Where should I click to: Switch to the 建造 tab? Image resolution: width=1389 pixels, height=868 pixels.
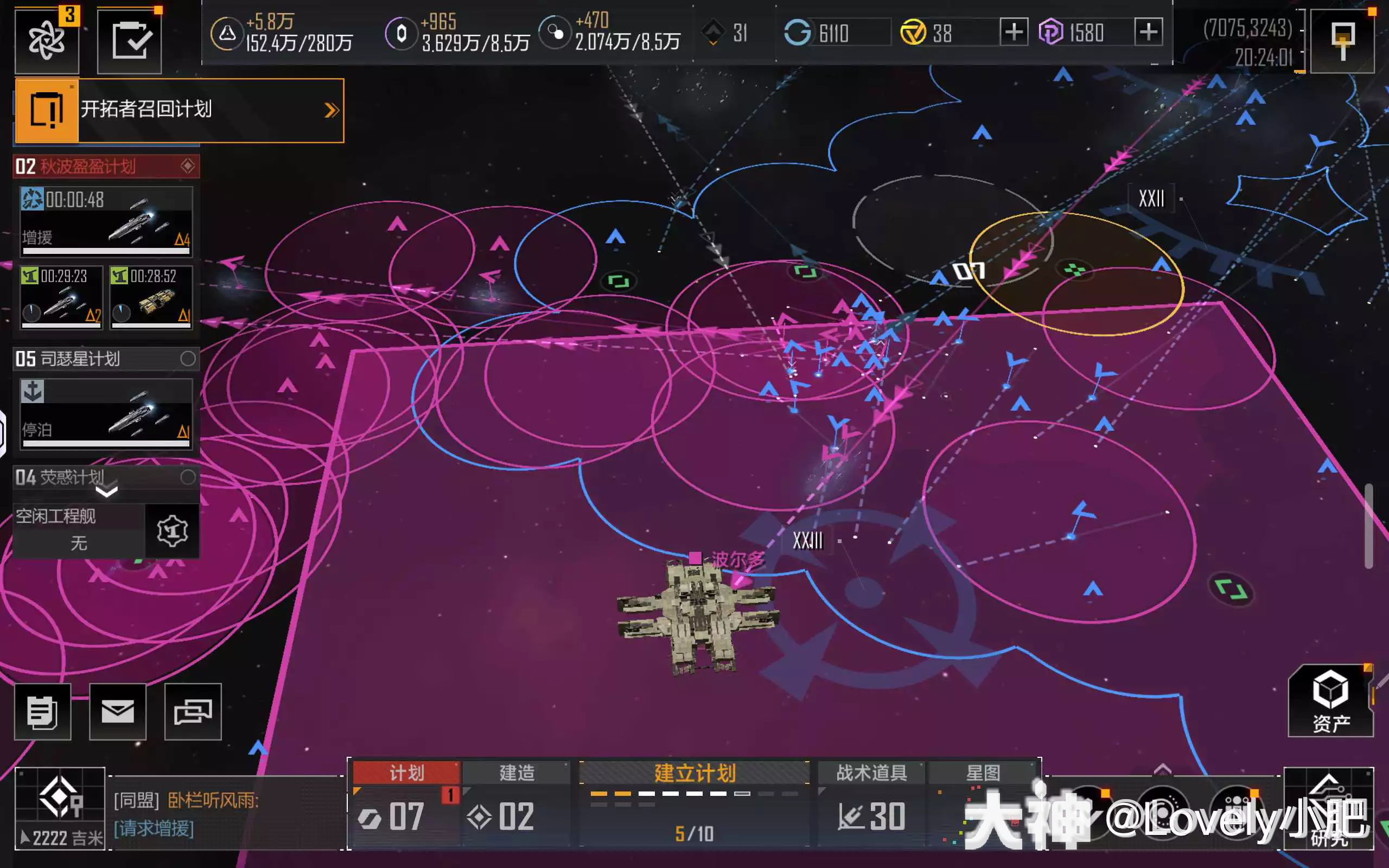pyautogui.click(x=516, y=773)
